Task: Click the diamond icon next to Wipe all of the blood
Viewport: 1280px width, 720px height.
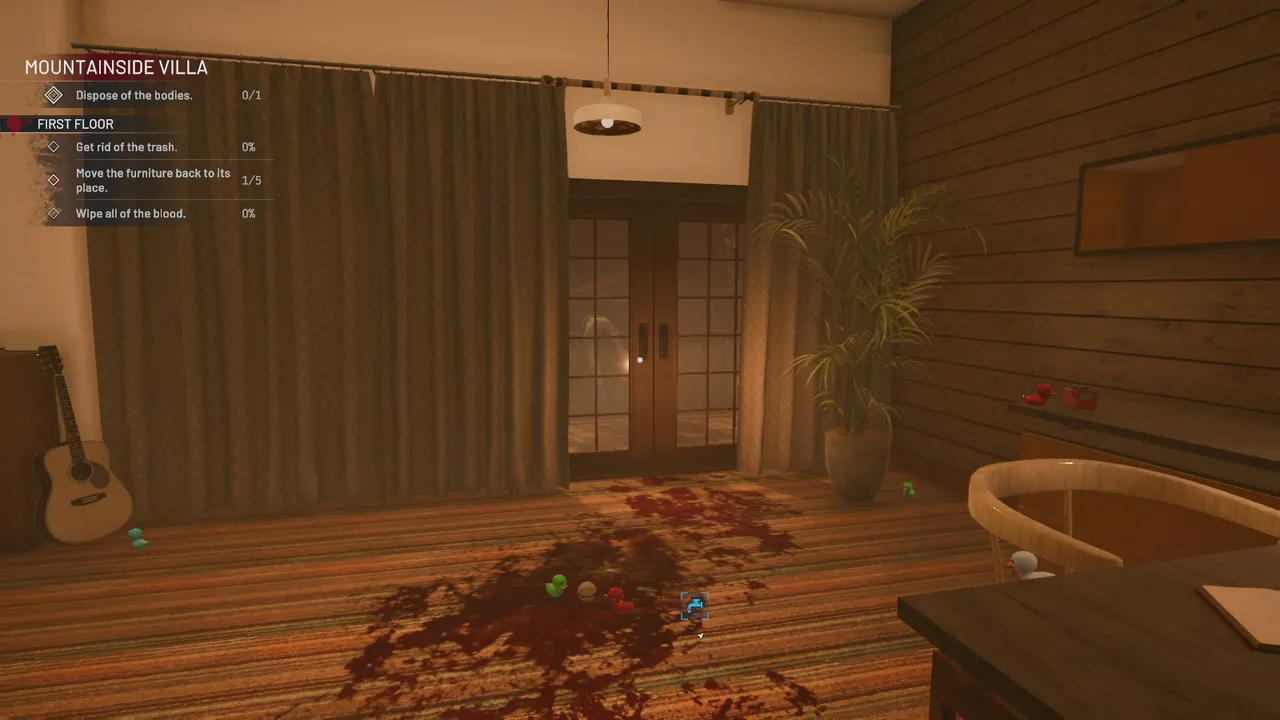Action: [x=55, y=213]
